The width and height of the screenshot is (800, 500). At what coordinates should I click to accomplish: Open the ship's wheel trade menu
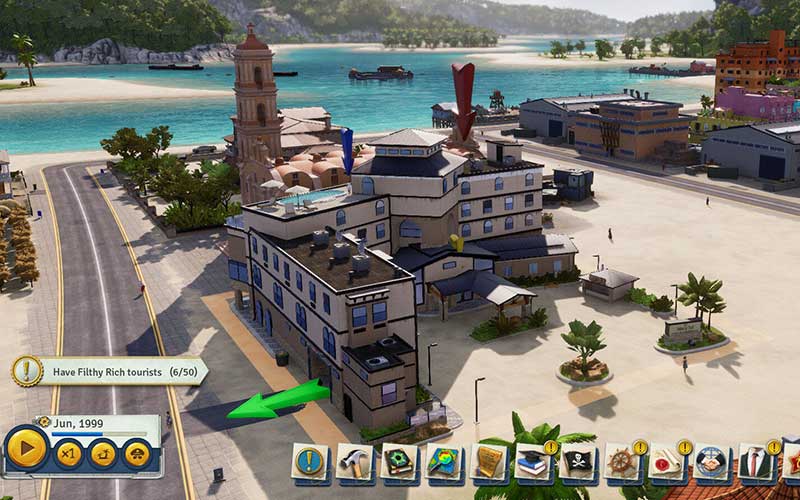click(622, 462)
